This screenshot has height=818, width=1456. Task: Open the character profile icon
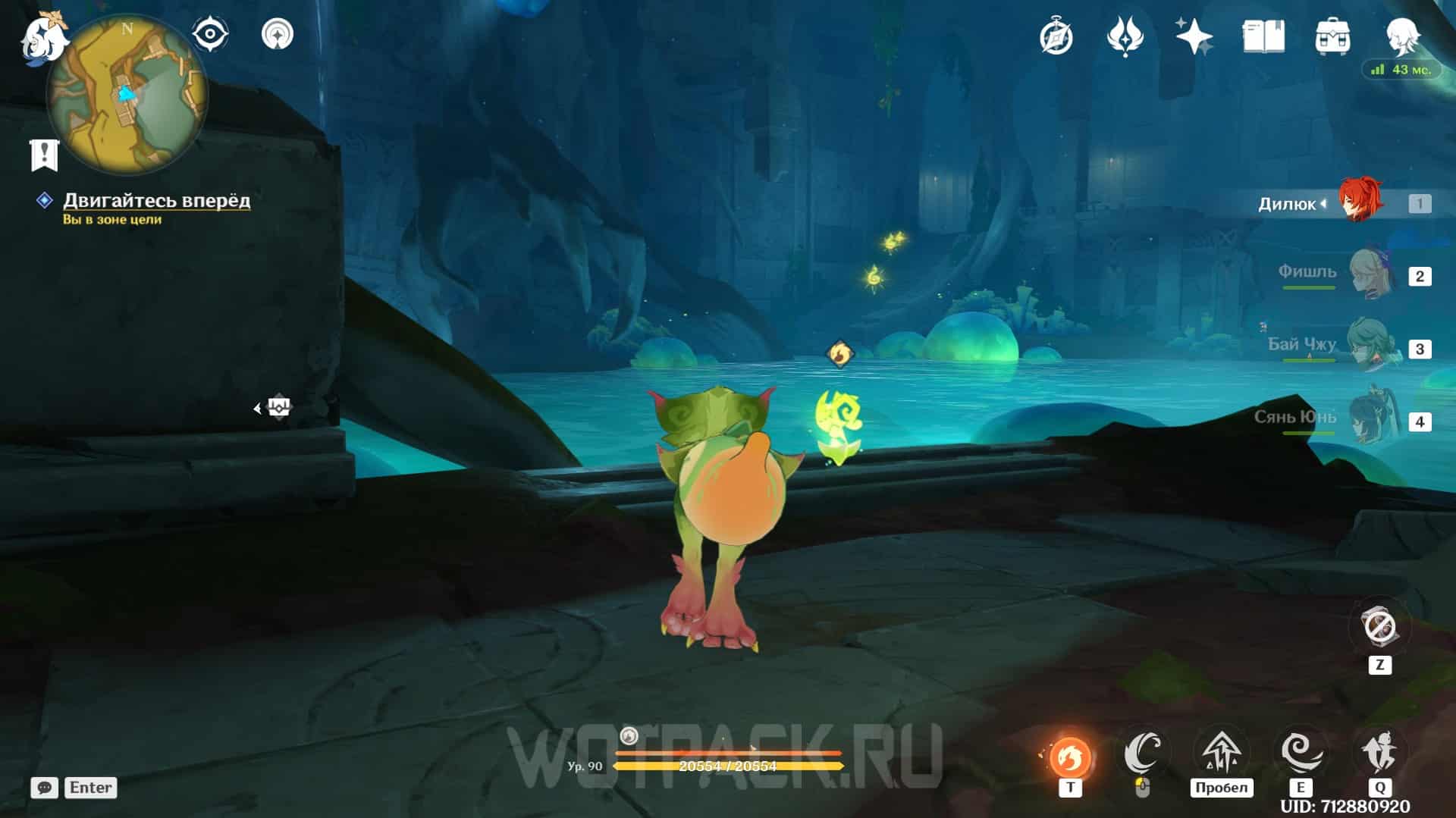[1402, 36]
